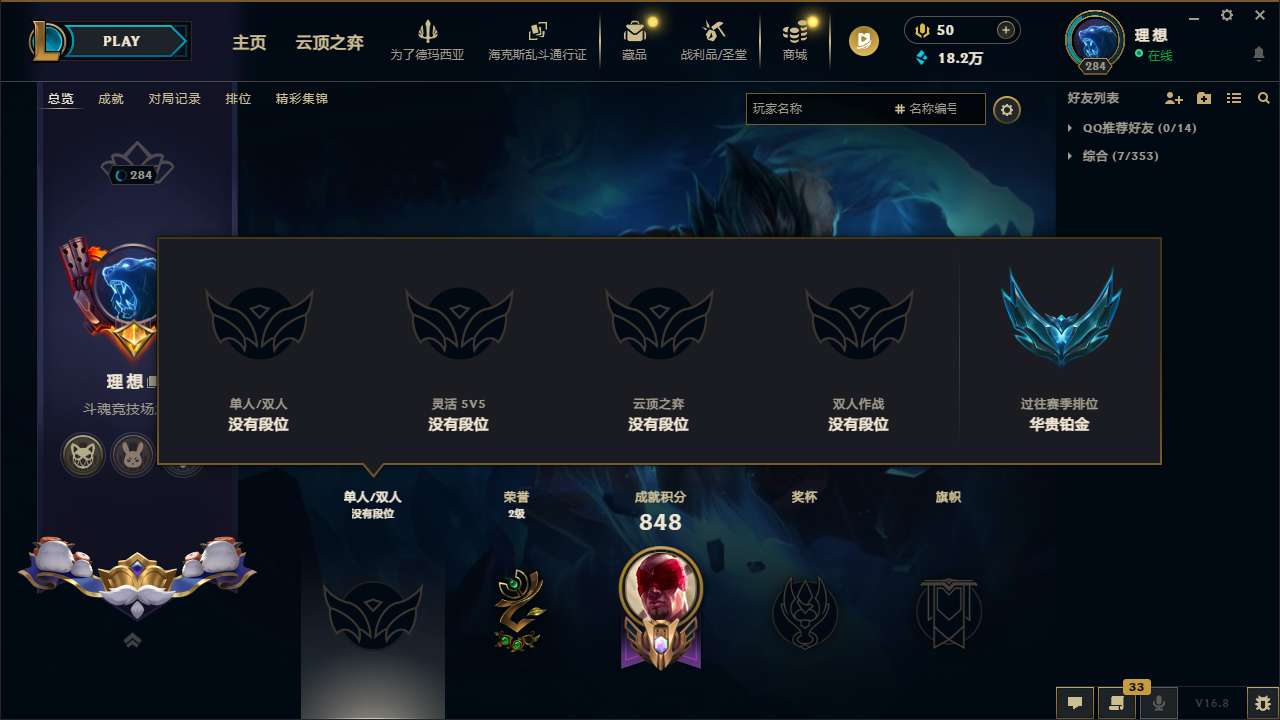The width and height of the screenshot is (1280, 720).
Task: Click the 海克斯乱斗通行证 event pass icon
Action: pyautogui.click(x=537, y=33)
